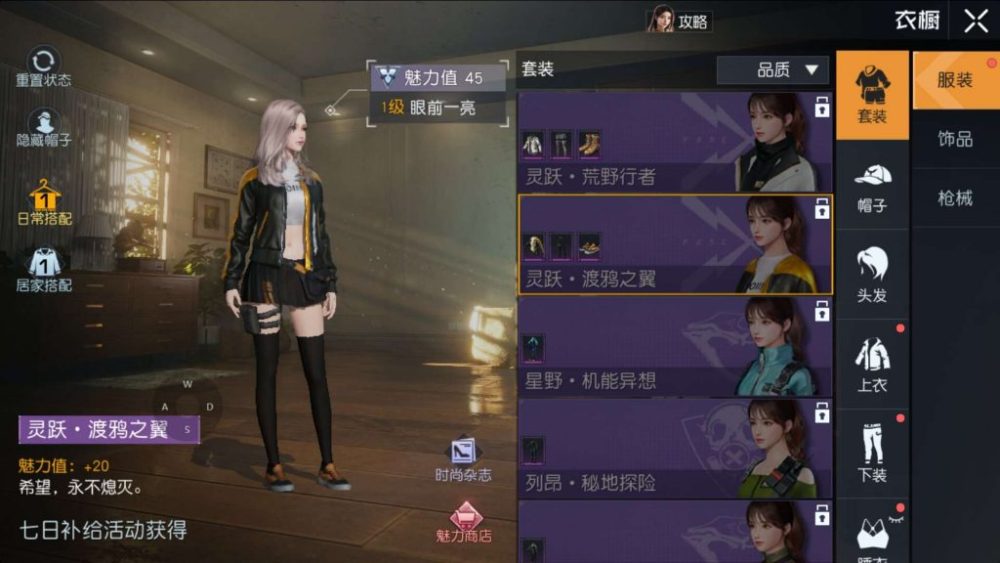Select the 帽子 category

click(872, 187)
